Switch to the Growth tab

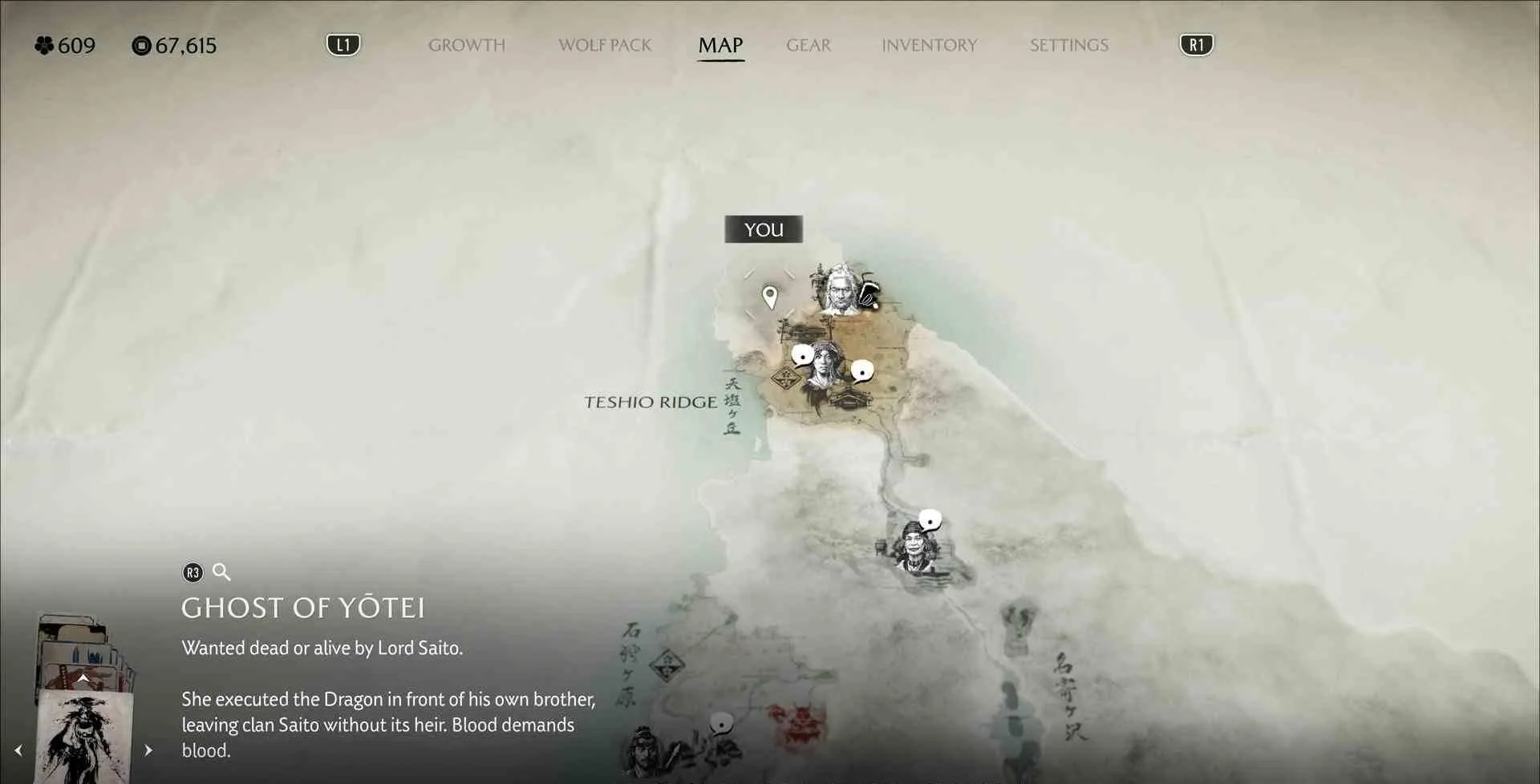[466, 46]
